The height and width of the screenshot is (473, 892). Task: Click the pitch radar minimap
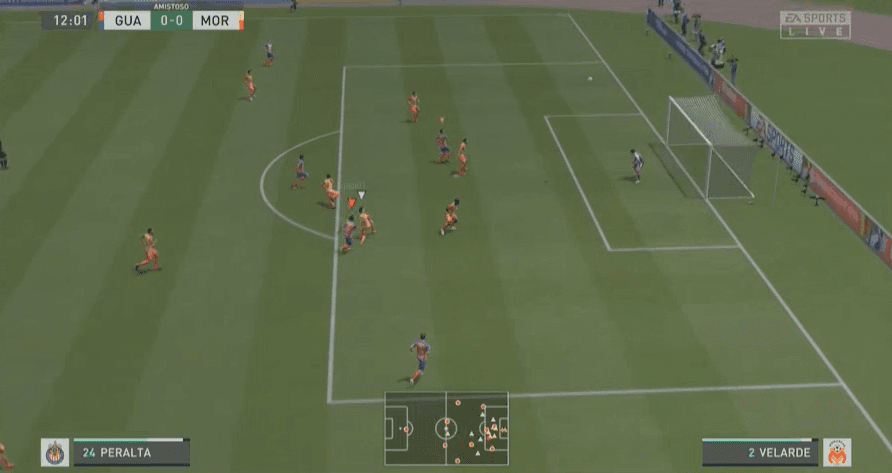tap(446, 428)
